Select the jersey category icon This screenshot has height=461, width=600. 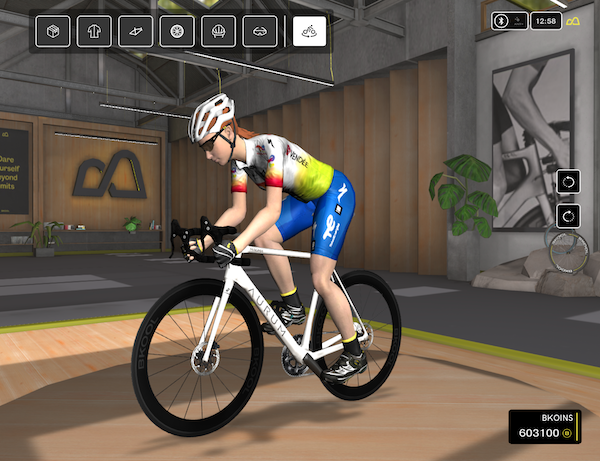point(94,32)
